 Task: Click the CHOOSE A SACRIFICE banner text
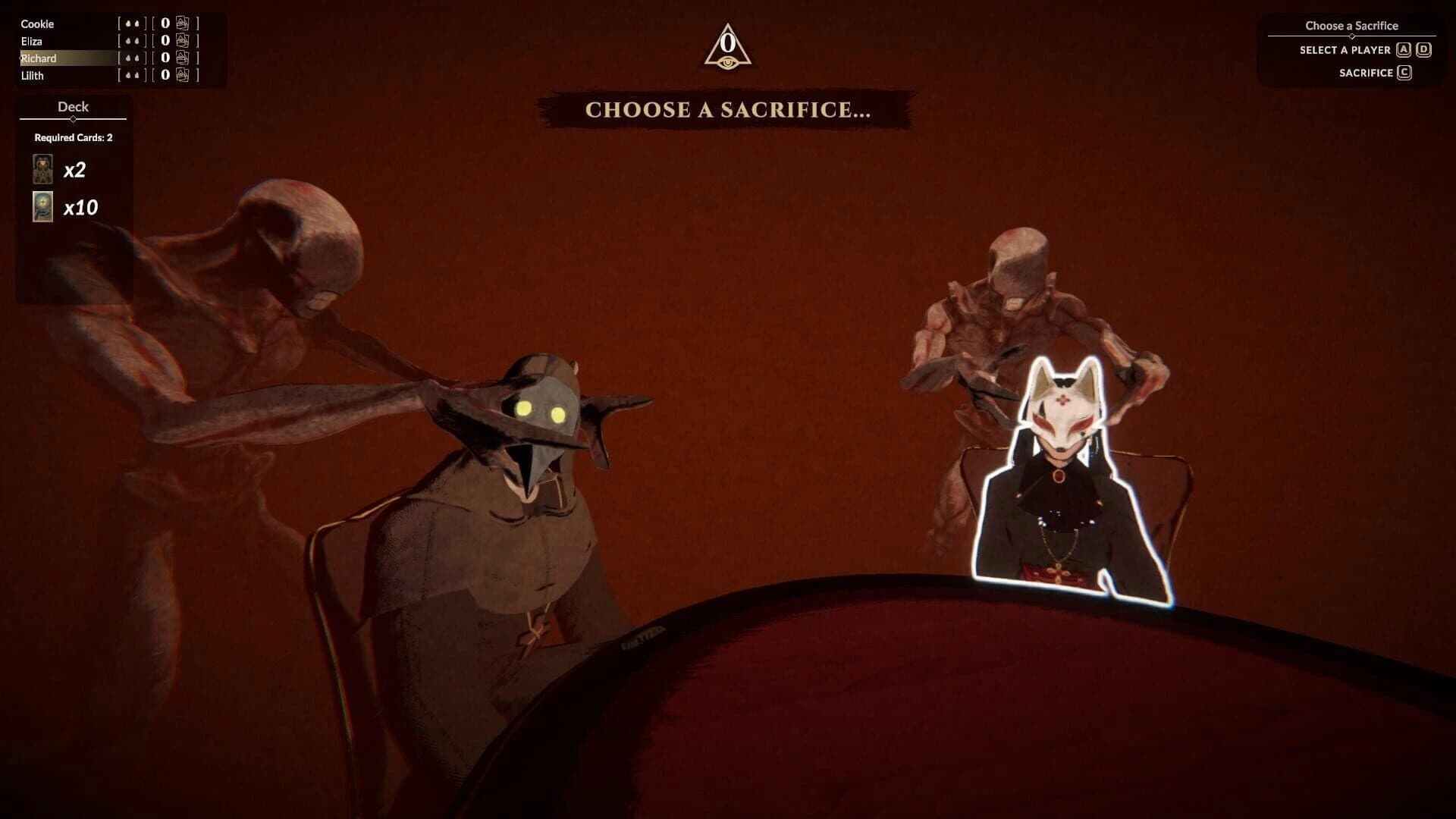(x=727, y=110)
